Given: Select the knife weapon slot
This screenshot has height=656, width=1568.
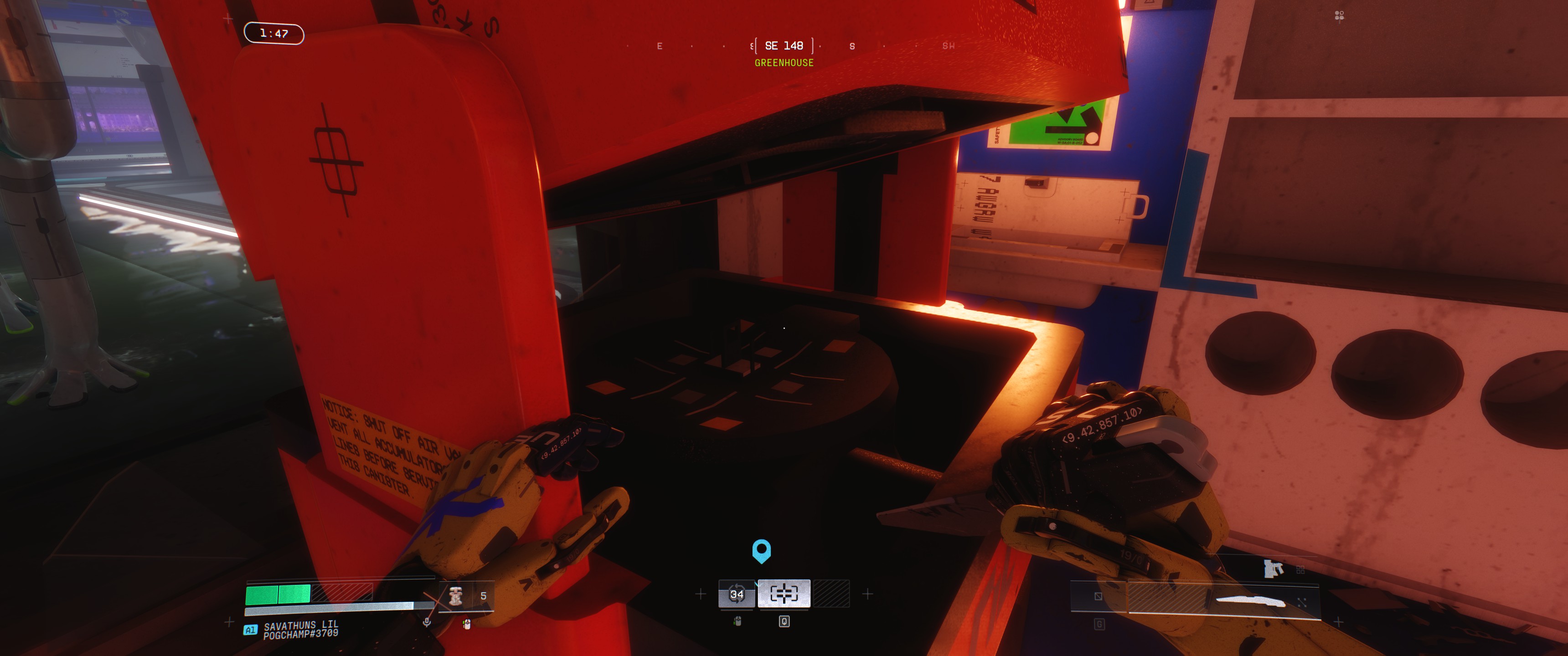Looking at the screenshot, I should [x=1250, y=601].
